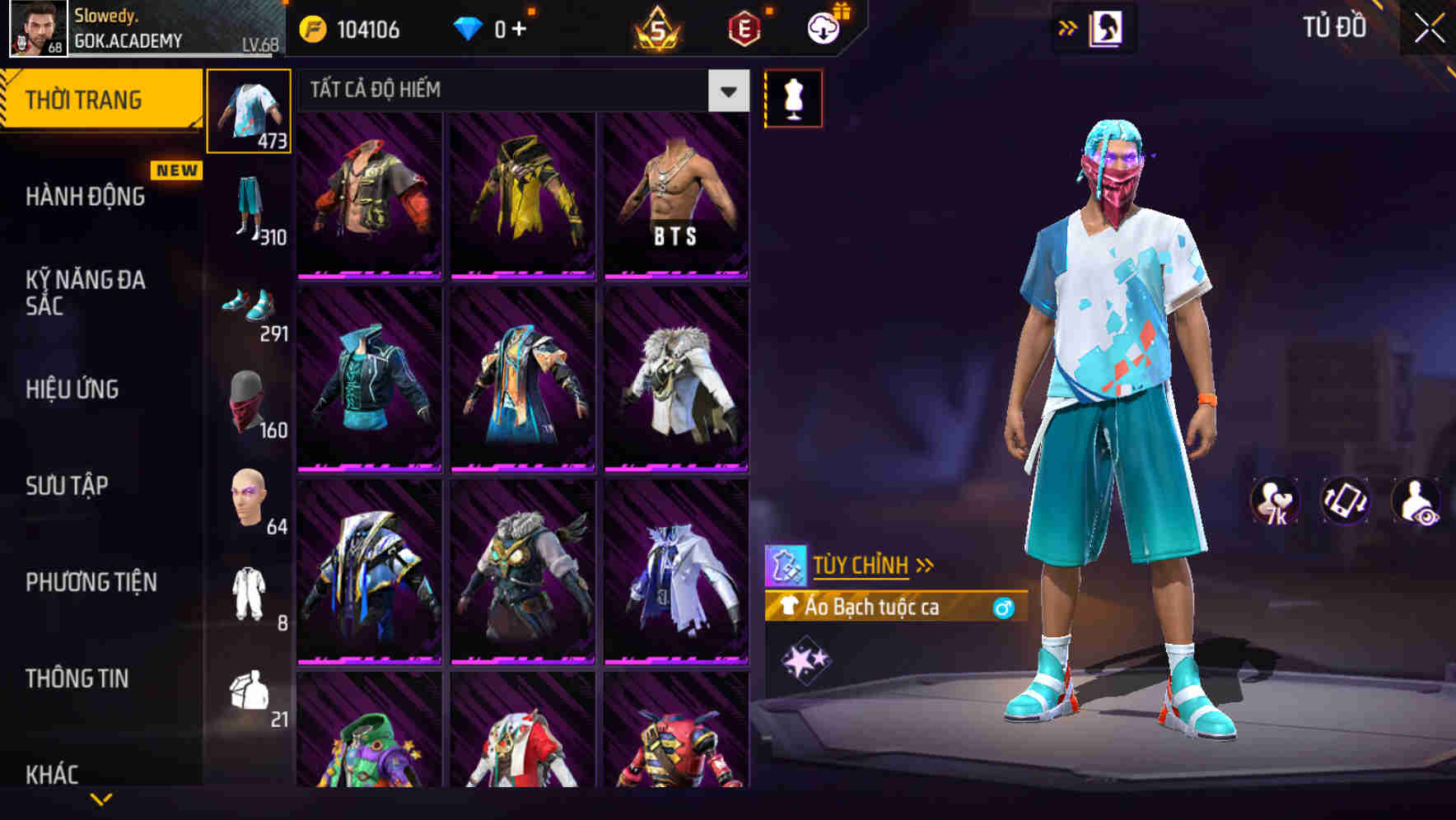Expand the left panel bottom chevron
This screenshot has height=820, width=1456.
click(x=101, y=798)
